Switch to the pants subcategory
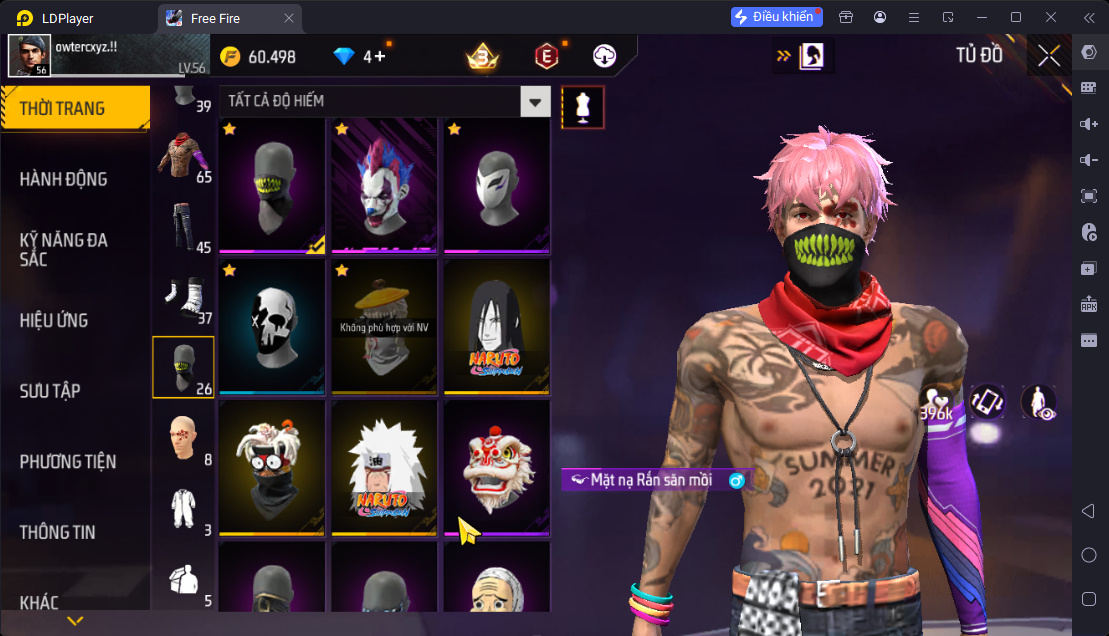Screen dimensions: 1109x636 pos(183,226)
